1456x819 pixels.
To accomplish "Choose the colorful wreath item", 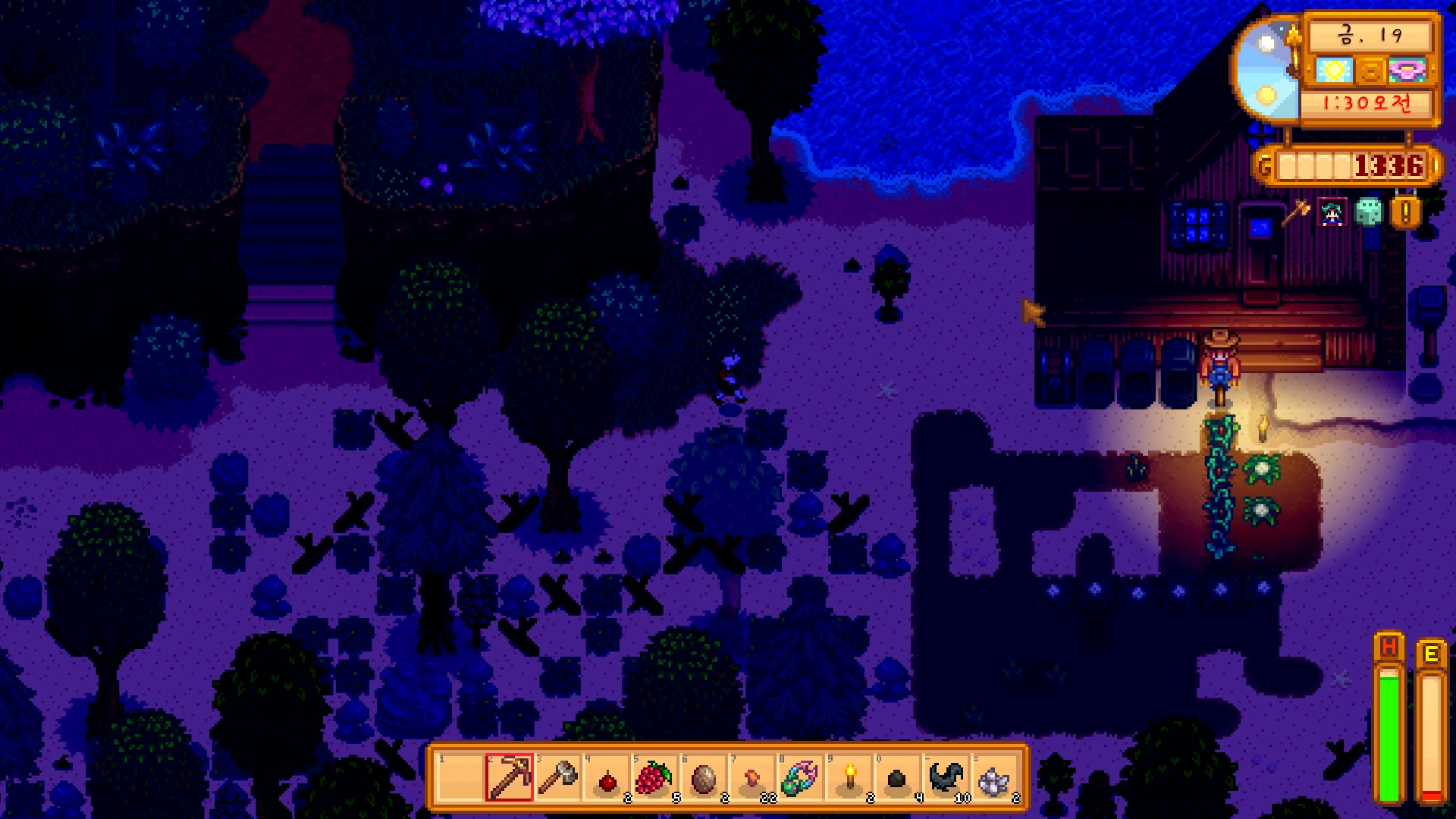I will tap(800, 777).
